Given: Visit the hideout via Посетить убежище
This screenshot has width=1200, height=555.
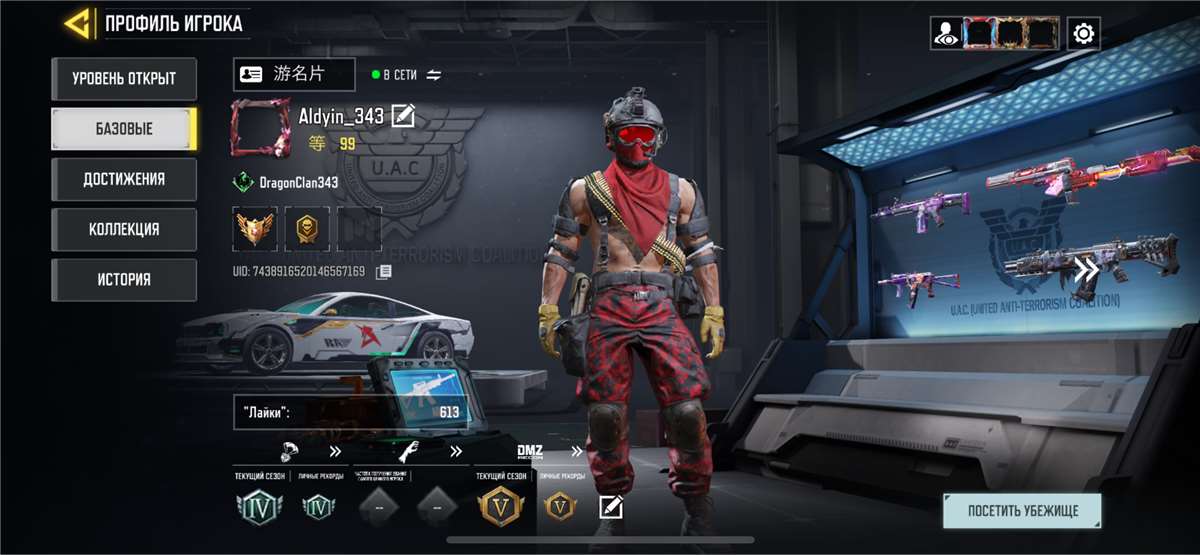Looking at the screenshot, I should point(1022,511).
